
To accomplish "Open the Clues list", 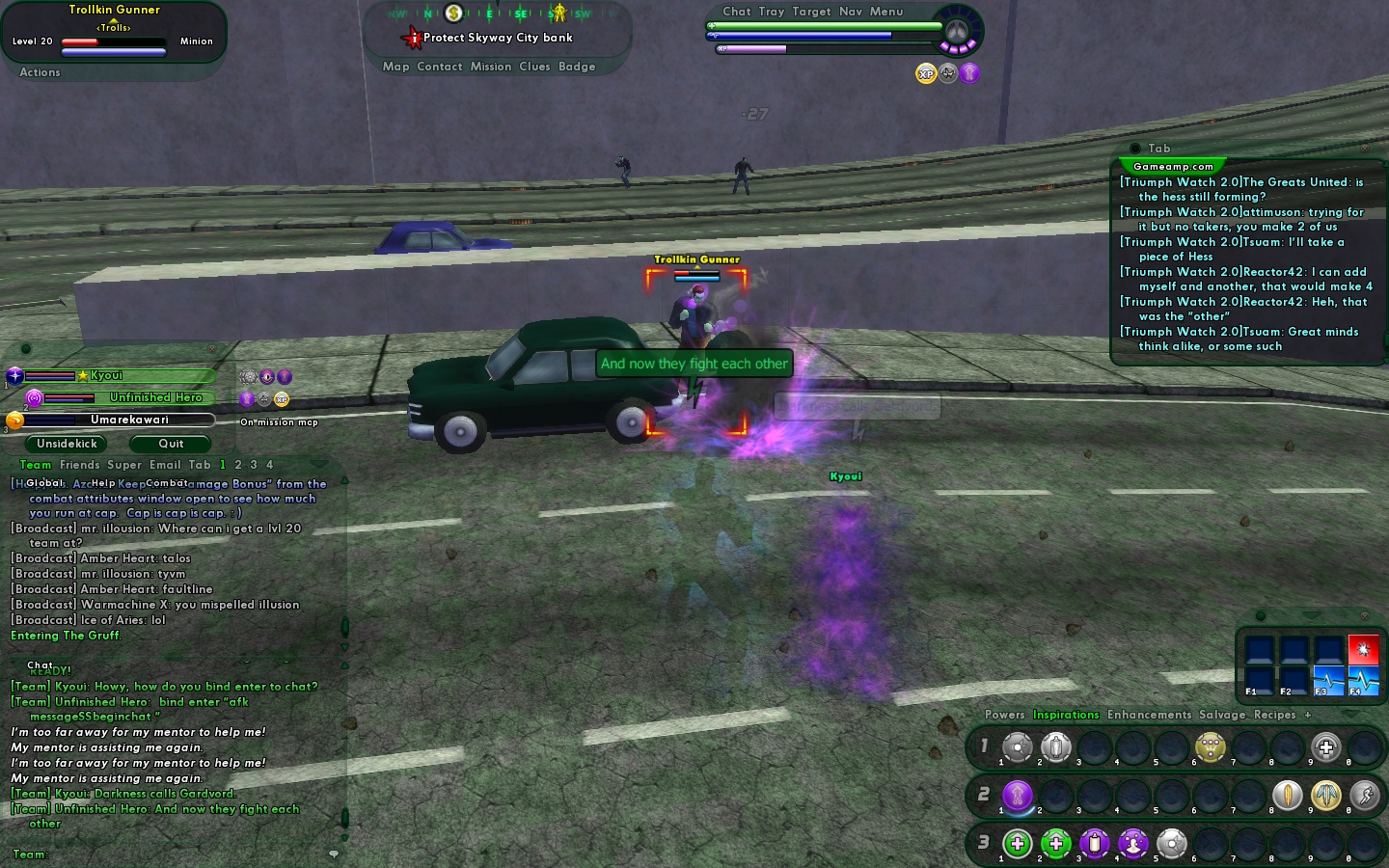I will point(534,67).
